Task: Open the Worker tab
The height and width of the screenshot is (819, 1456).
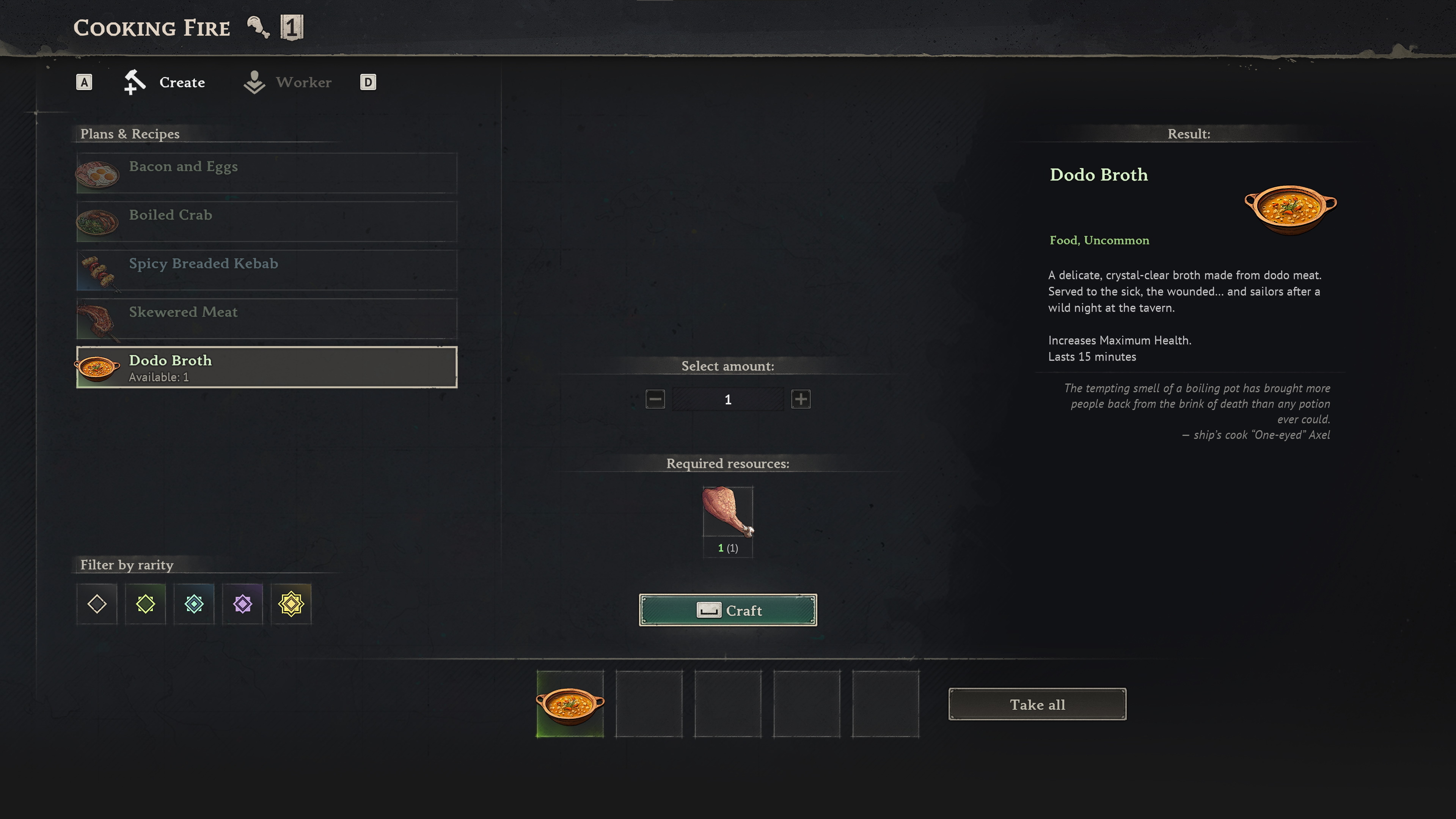Action: (288, 83)
